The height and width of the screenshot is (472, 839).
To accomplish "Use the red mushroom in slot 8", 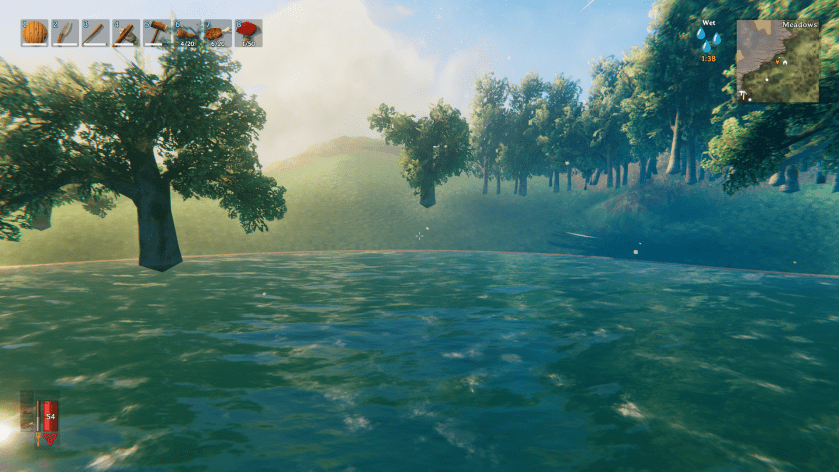I will [248, 33].
